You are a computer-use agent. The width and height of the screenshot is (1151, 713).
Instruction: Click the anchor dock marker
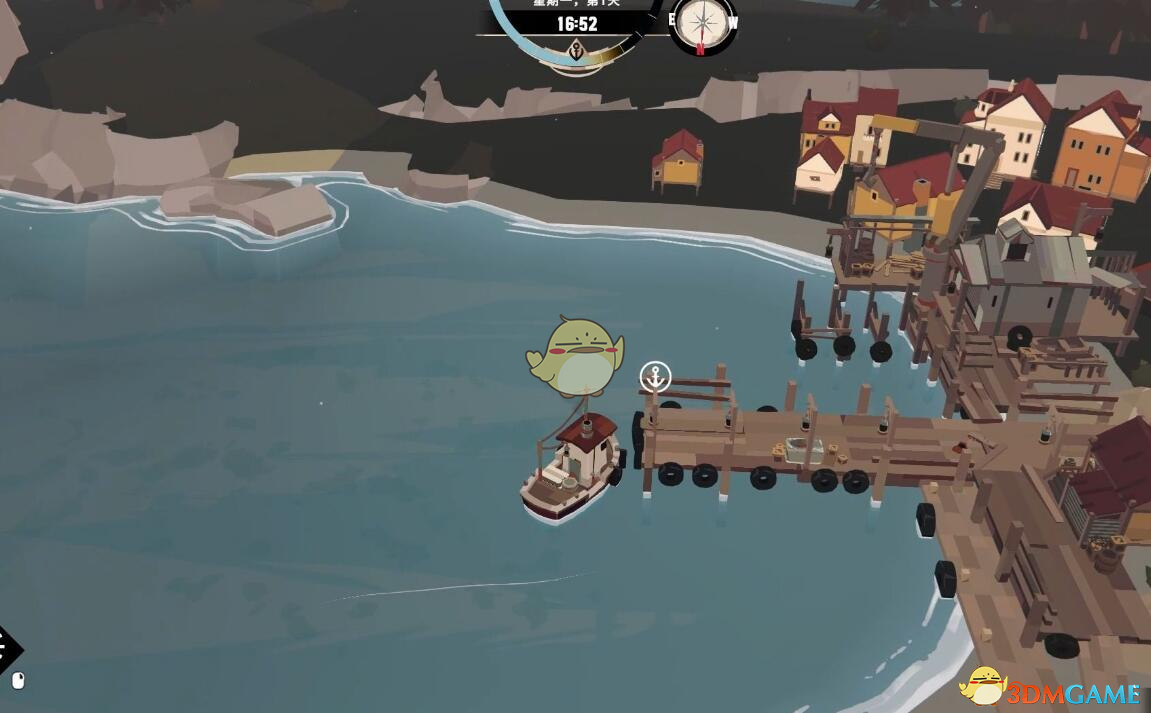(655, 377)
